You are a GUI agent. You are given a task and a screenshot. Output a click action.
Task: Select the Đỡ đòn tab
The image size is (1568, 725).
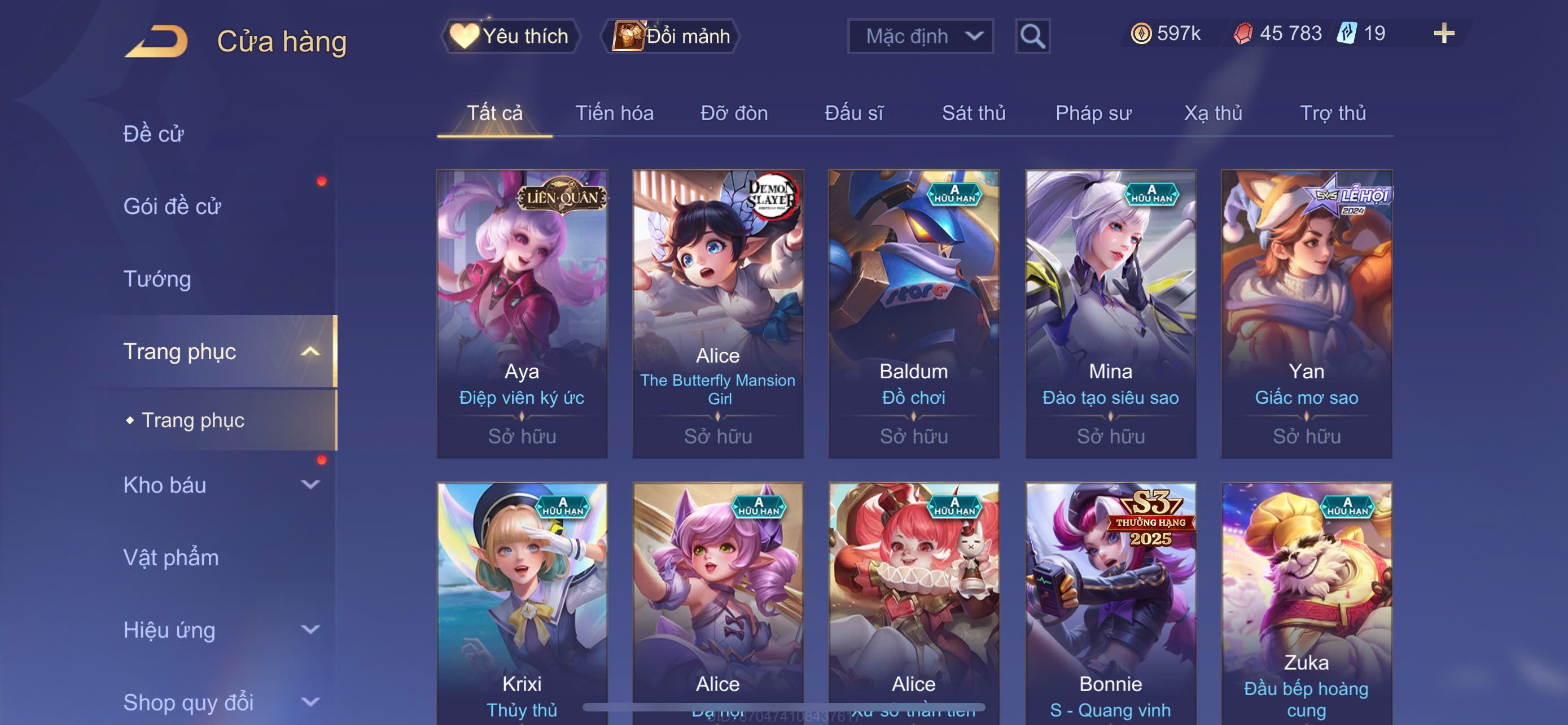[733, 113]
